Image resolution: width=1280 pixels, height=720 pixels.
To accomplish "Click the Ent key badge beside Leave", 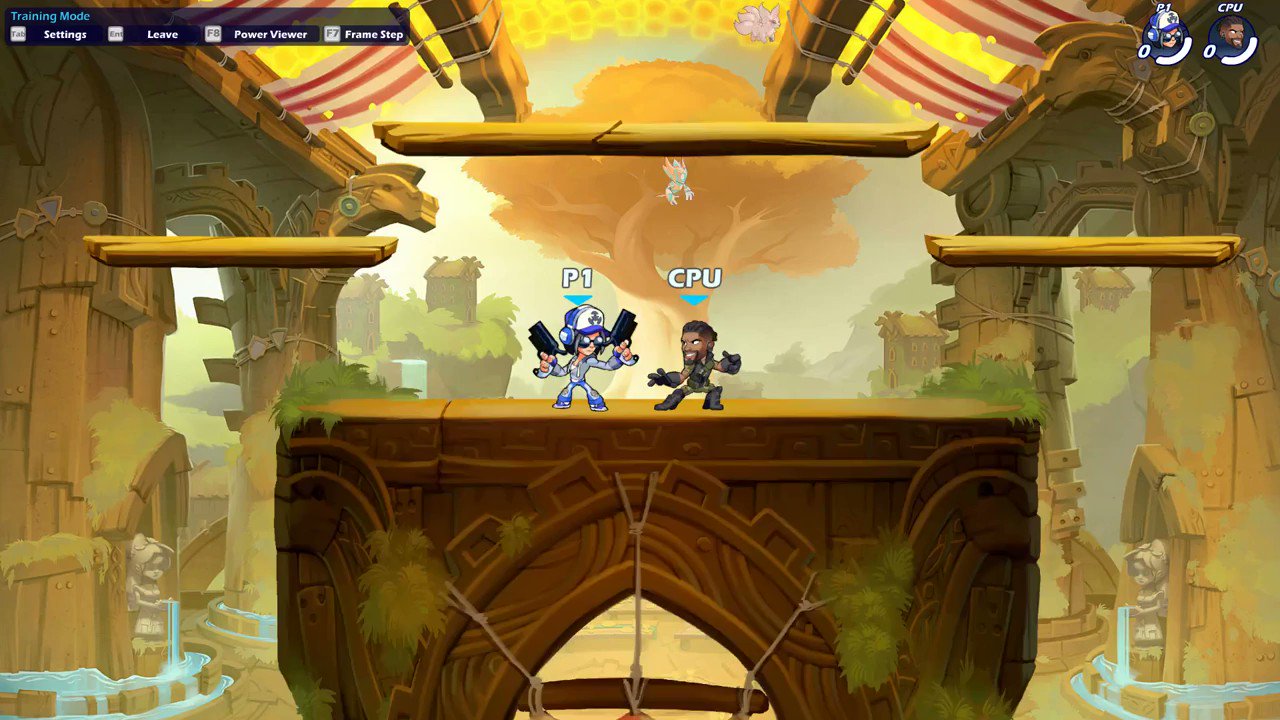I will coord(115,33).
